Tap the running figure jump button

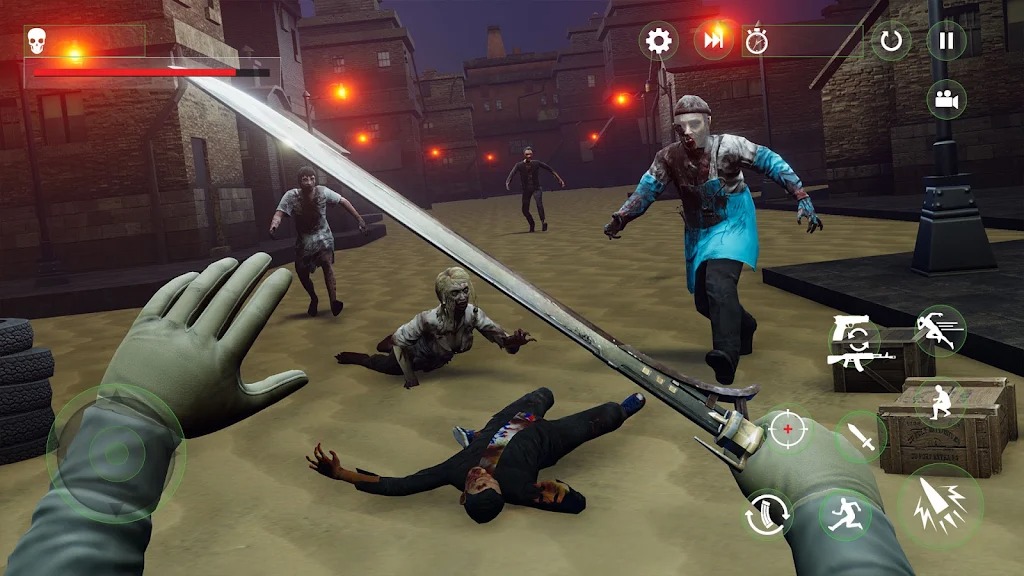[x=844, y=515]
